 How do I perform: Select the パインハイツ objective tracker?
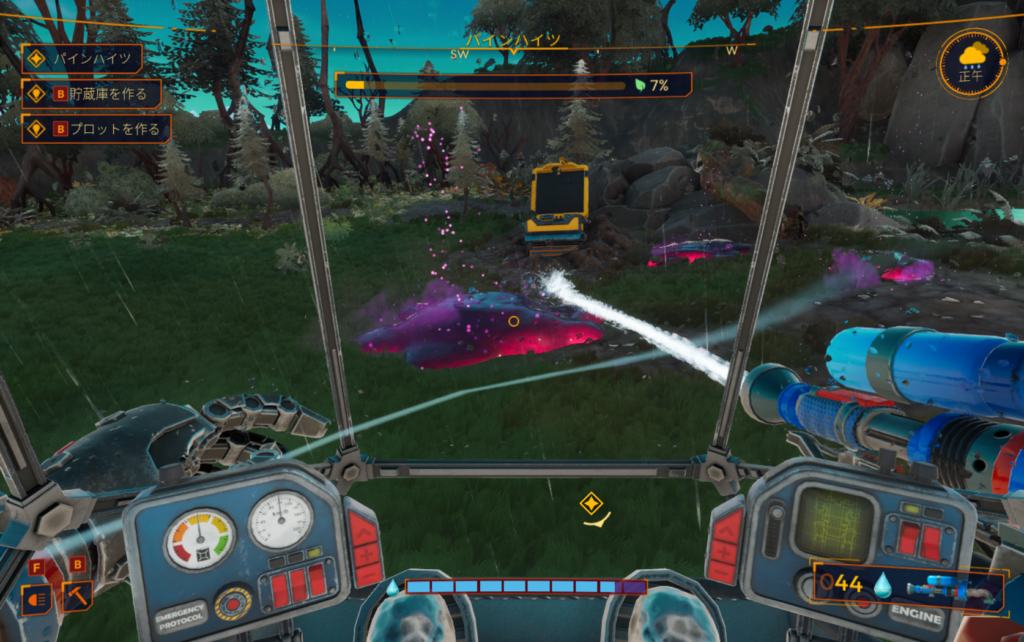tap(82, 58)
